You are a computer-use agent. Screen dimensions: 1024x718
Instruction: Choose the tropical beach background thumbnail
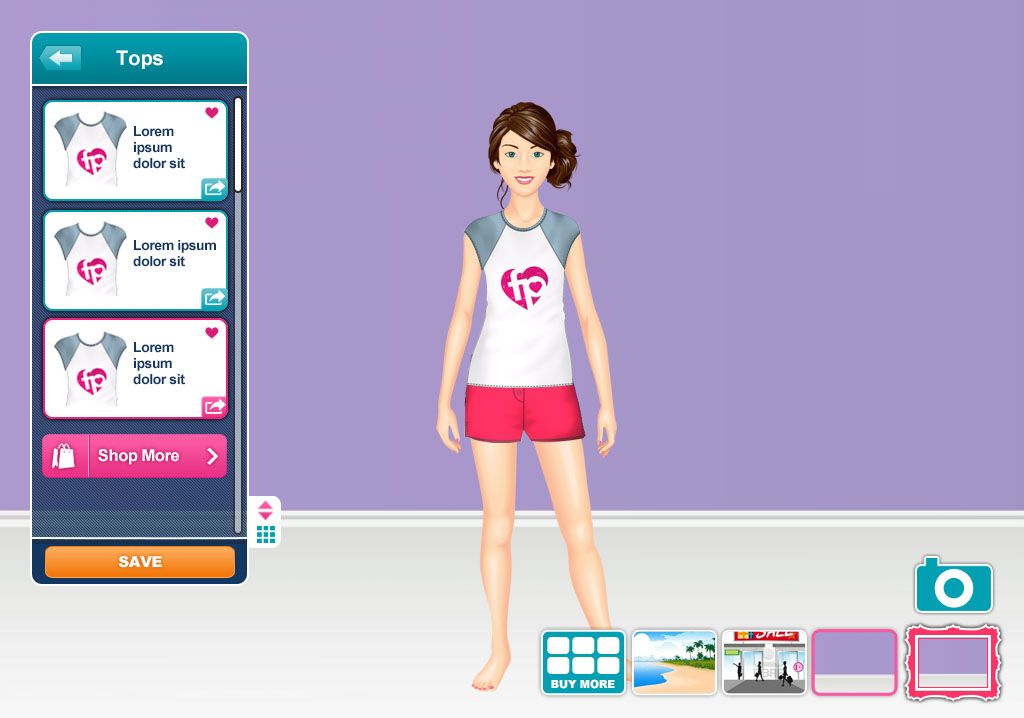[x=675, y=662]
